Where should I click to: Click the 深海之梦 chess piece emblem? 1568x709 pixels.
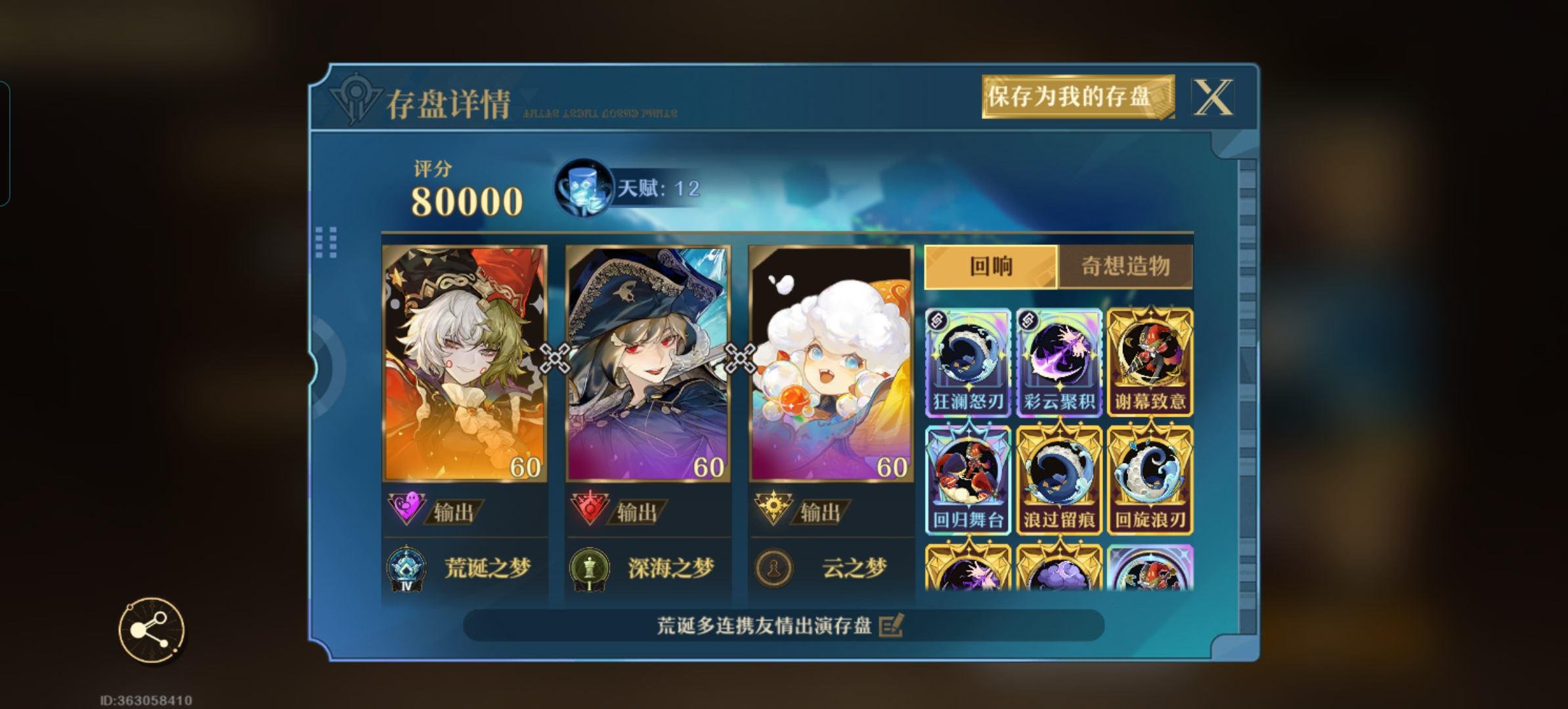[x=592, y=569]
